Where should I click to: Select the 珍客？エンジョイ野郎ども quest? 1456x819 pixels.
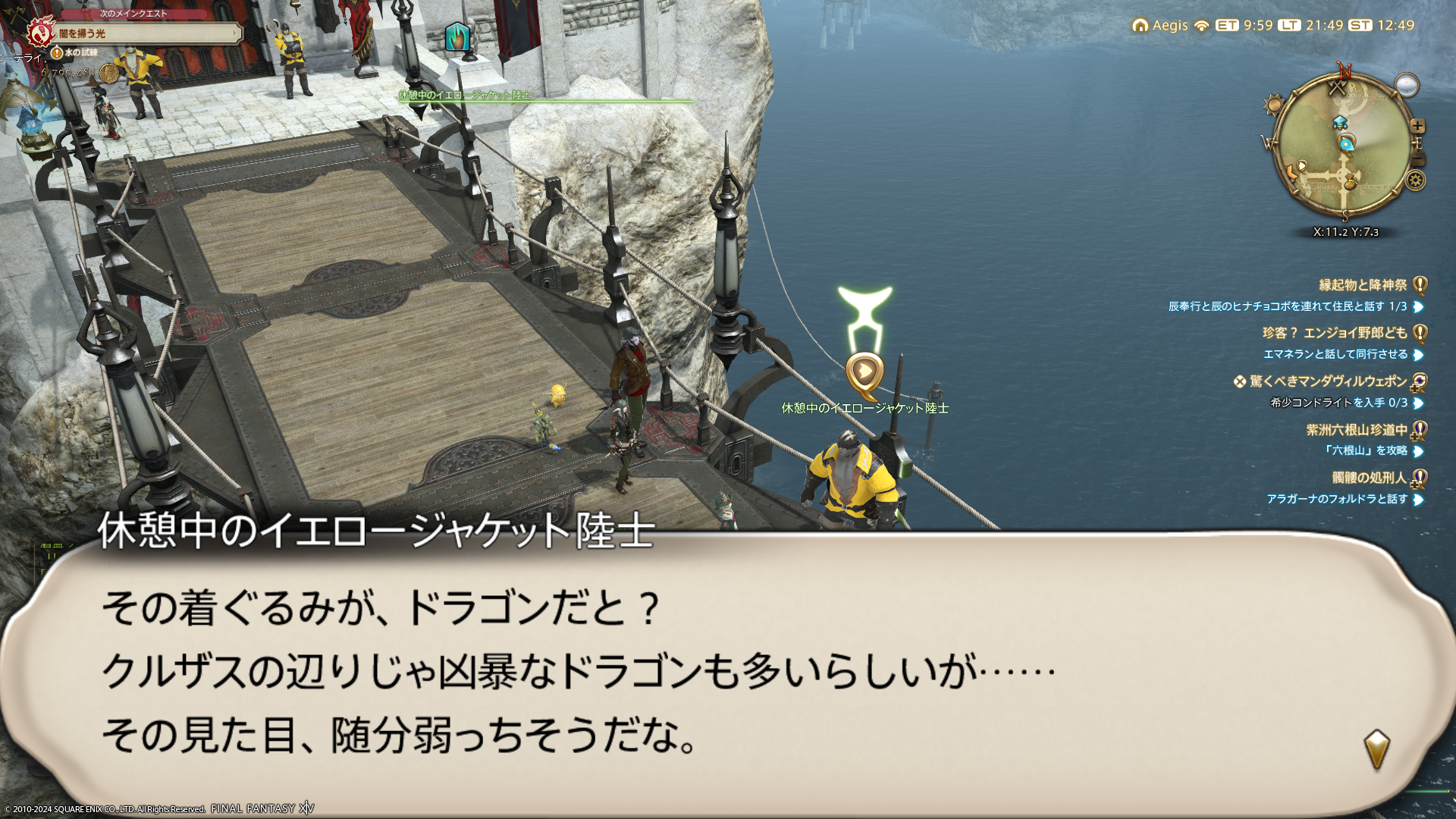click(1334, 333)
